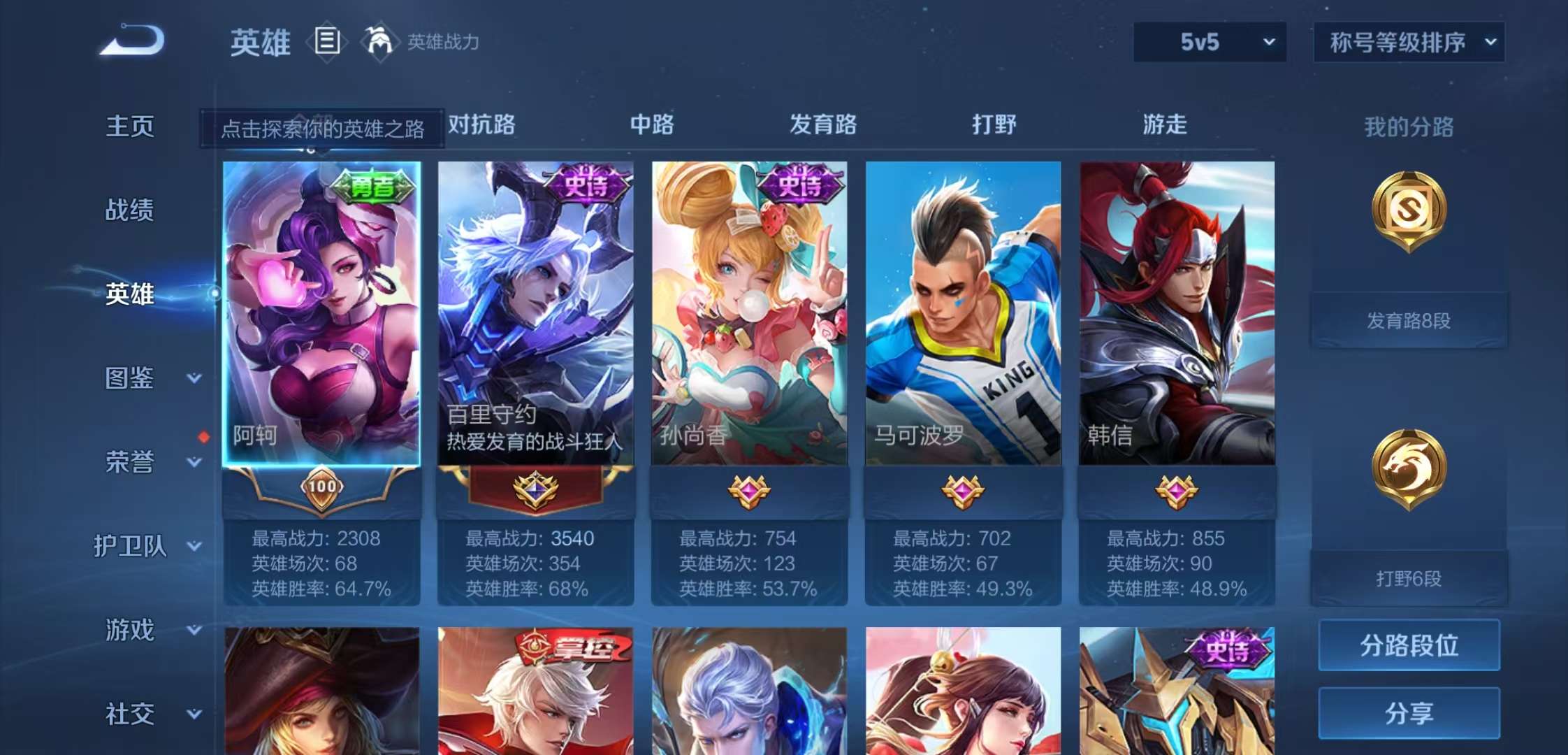Click 韩信's proficiency medal icon
This screenshot has height=755, width=1568.
coord(1176,491)
